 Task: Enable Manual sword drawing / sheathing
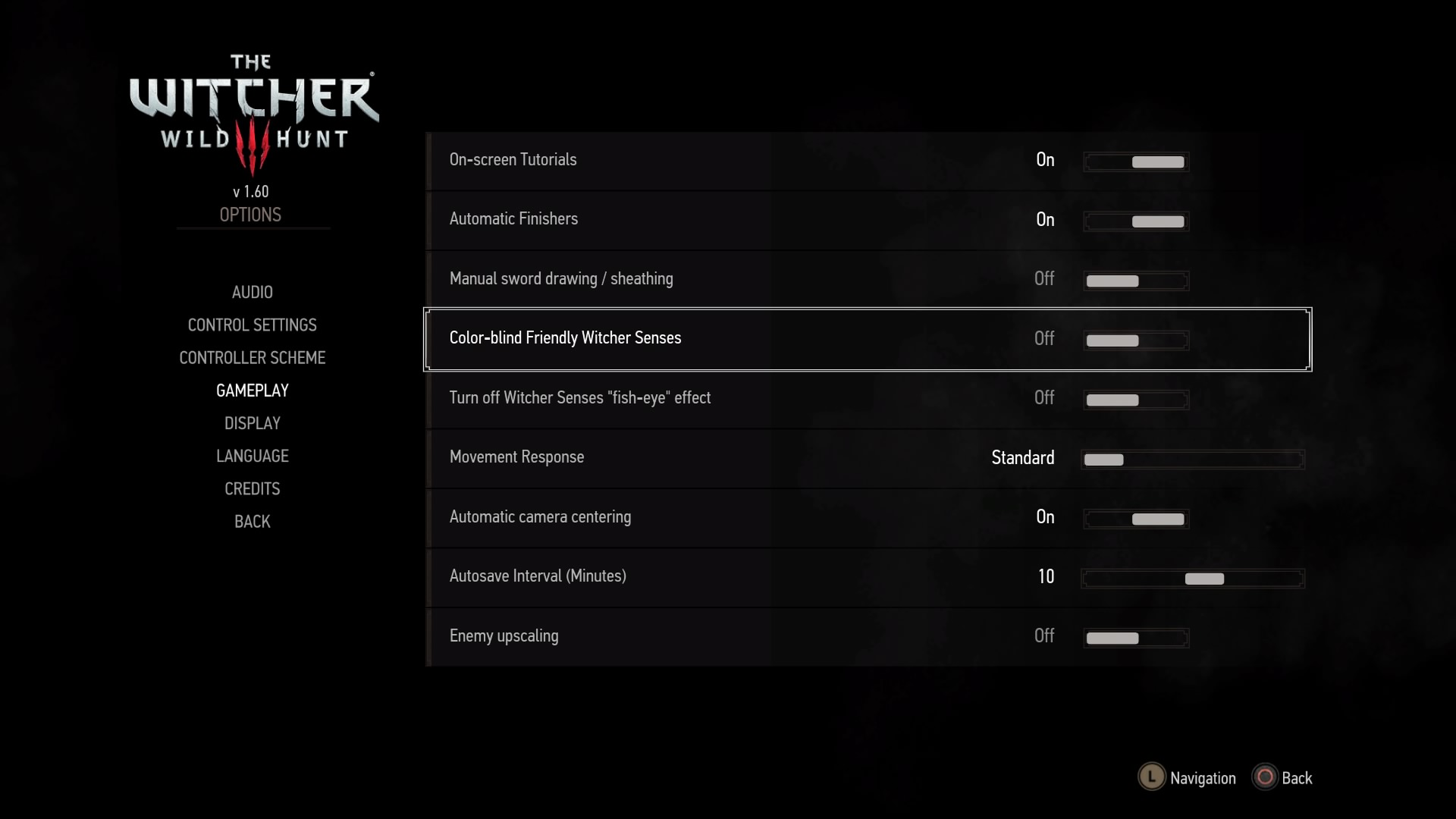[x=1135, y=281]
